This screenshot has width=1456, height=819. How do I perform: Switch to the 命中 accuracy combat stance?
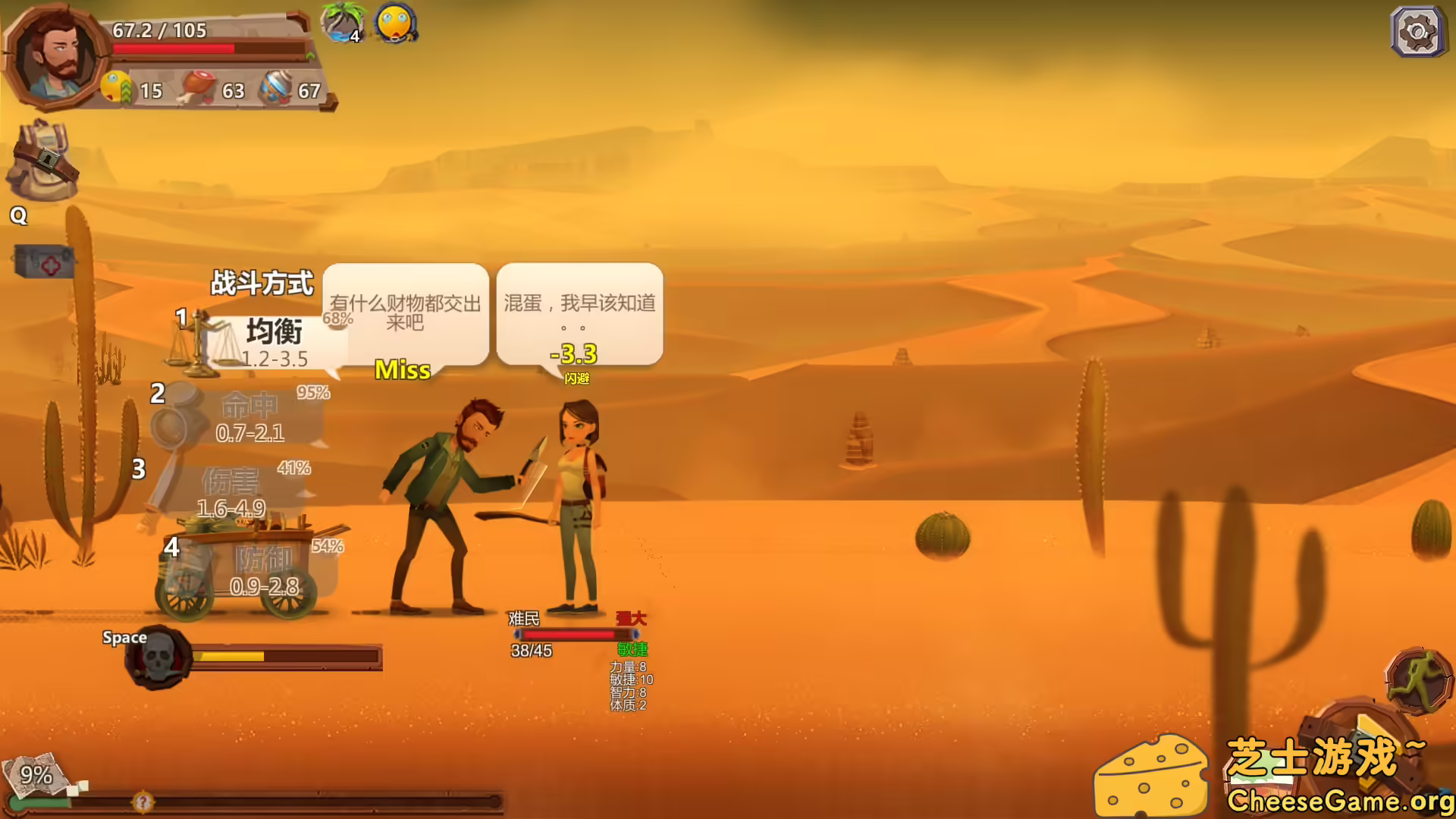[x=250, y=406]
